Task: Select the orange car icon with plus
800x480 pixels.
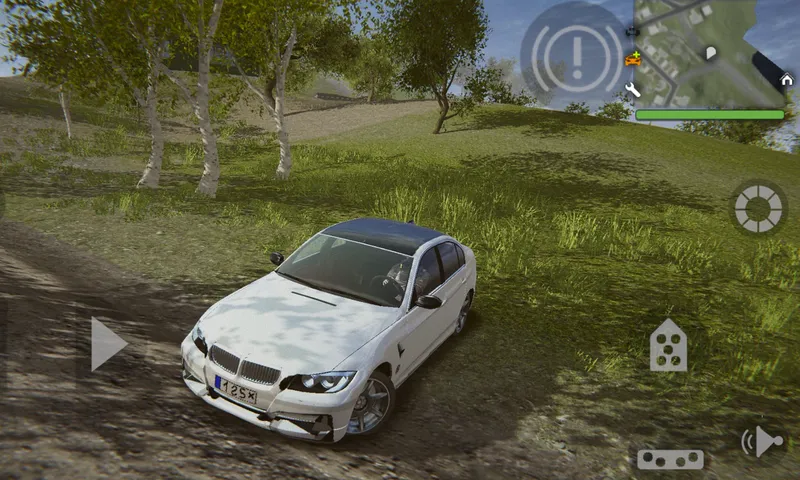Action: [632, 59]
